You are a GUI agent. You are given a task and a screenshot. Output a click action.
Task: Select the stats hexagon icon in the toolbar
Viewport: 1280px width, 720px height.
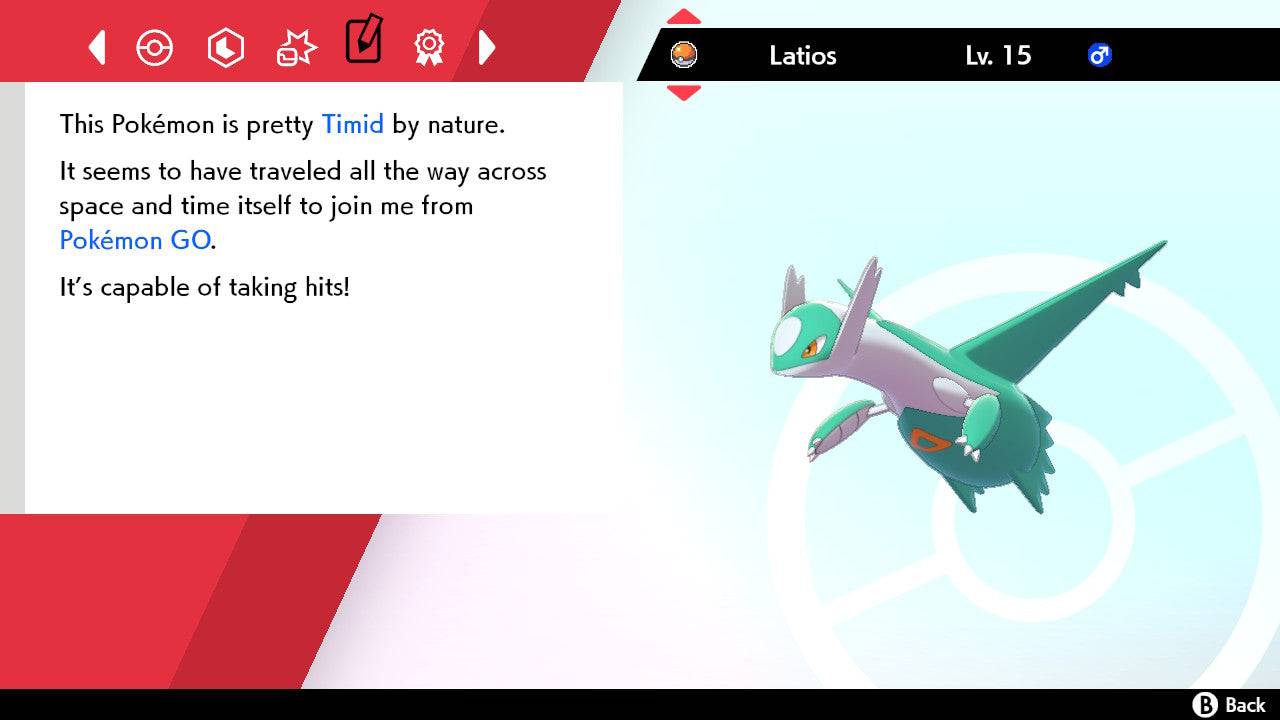point(226,47)
